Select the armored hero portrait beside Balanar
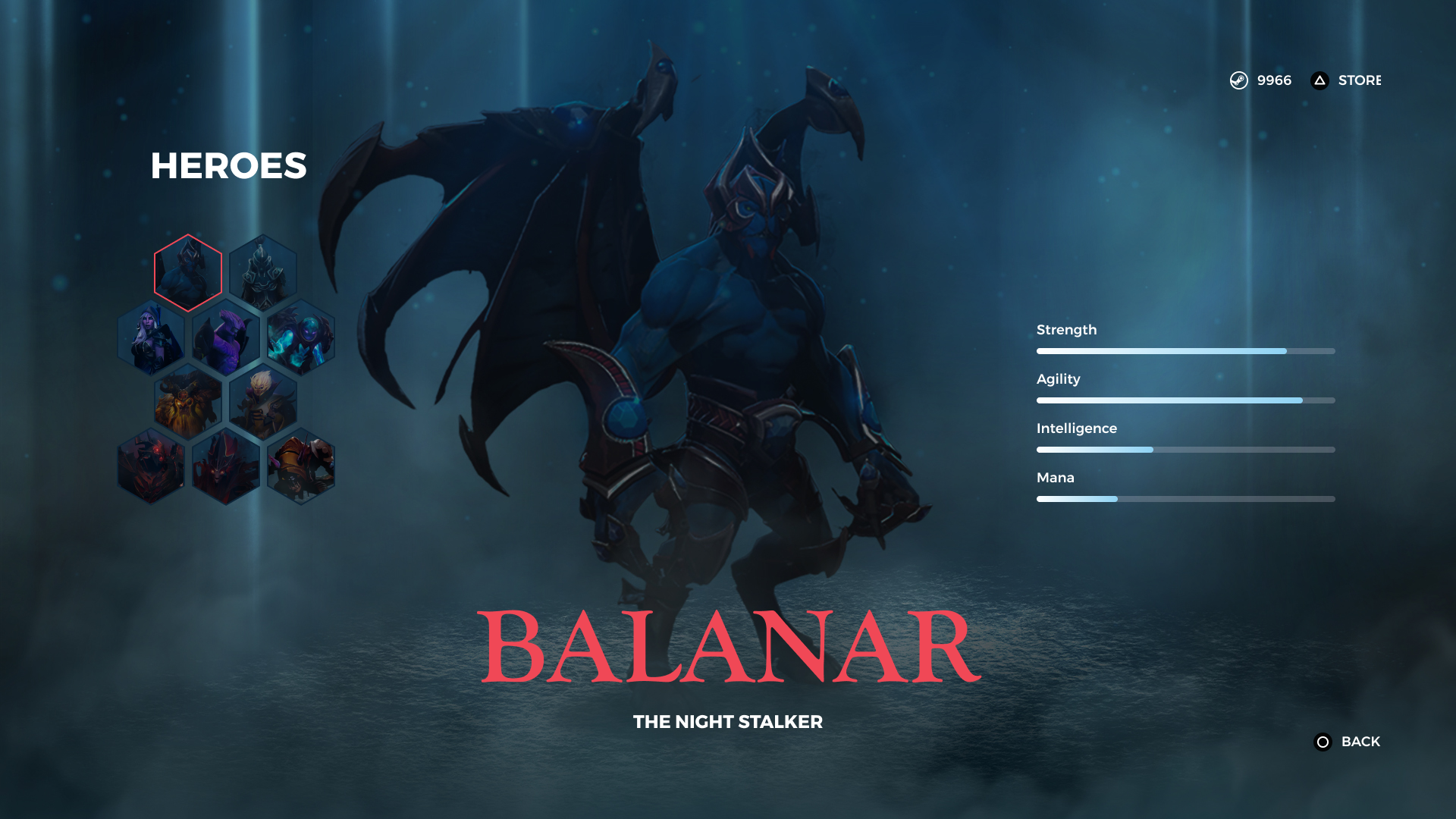 click(x=262, y=273)
